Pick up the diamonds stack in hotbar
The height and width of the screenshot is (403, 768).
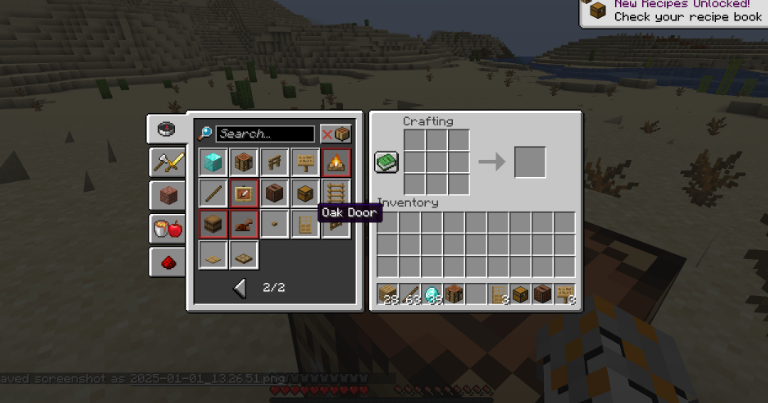point(434,294)
